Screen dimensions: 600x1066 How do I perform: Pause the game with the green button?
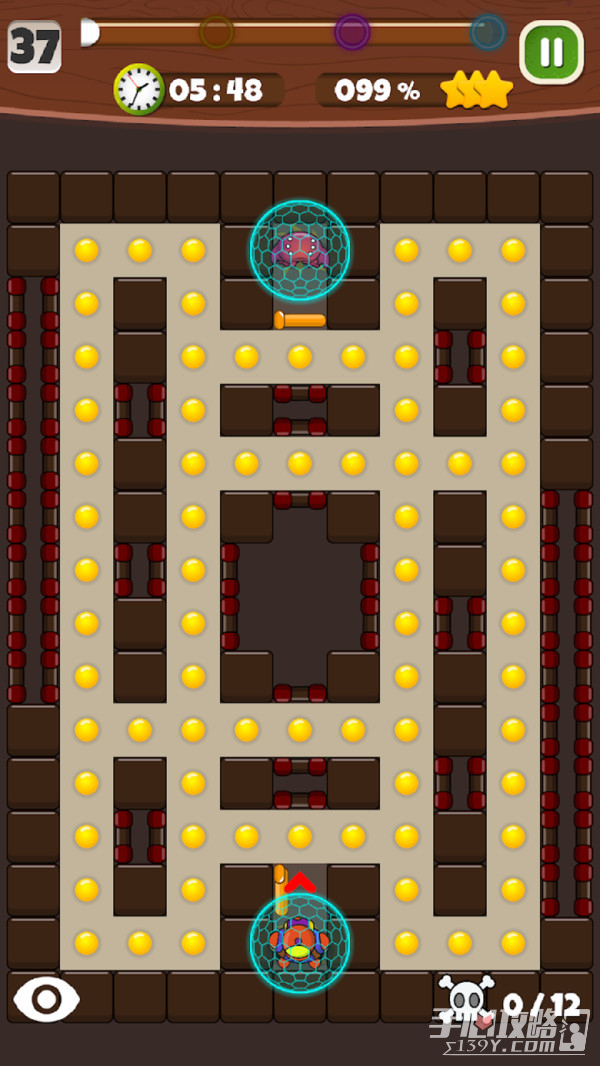tap(551, 52)
